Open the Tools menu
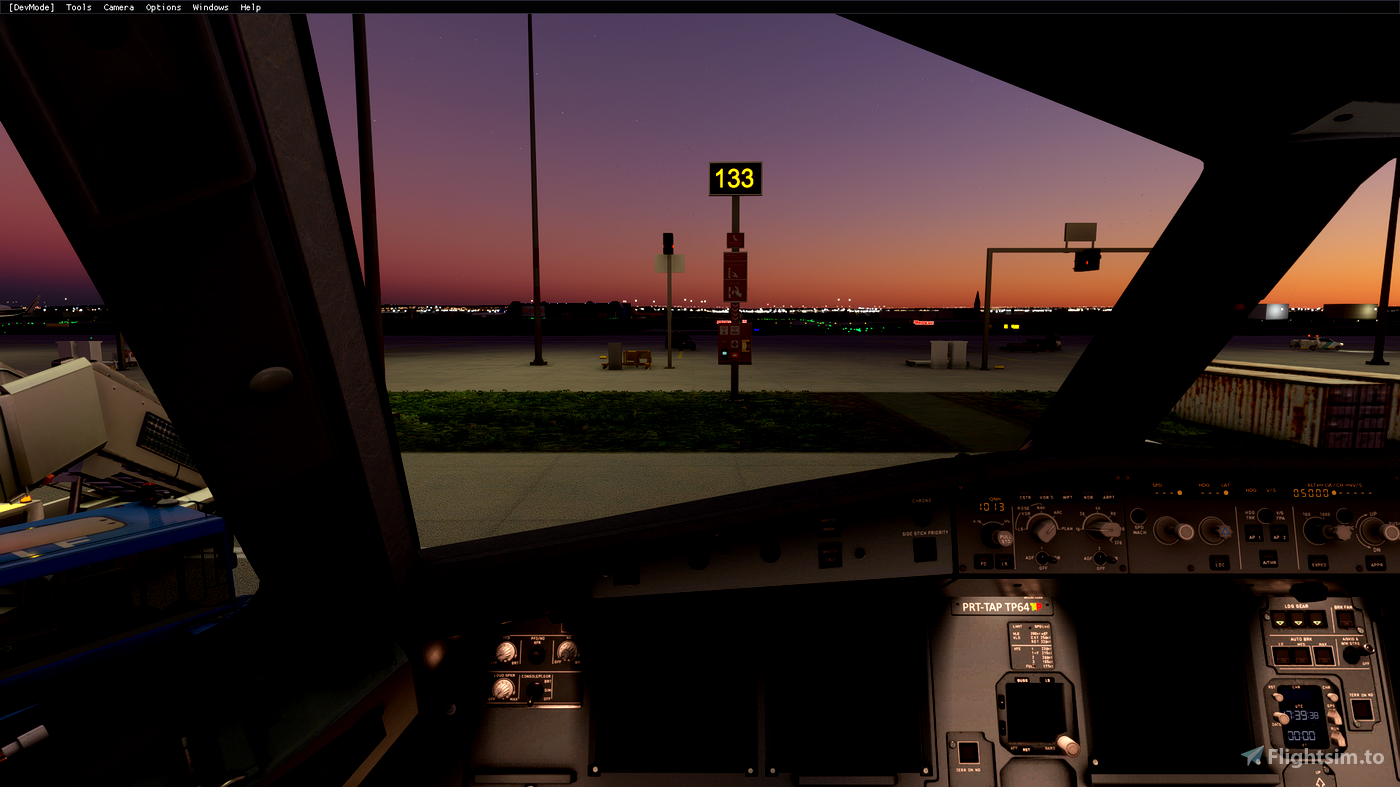This screenshot has width=1400, height=787. coord(78,6)
